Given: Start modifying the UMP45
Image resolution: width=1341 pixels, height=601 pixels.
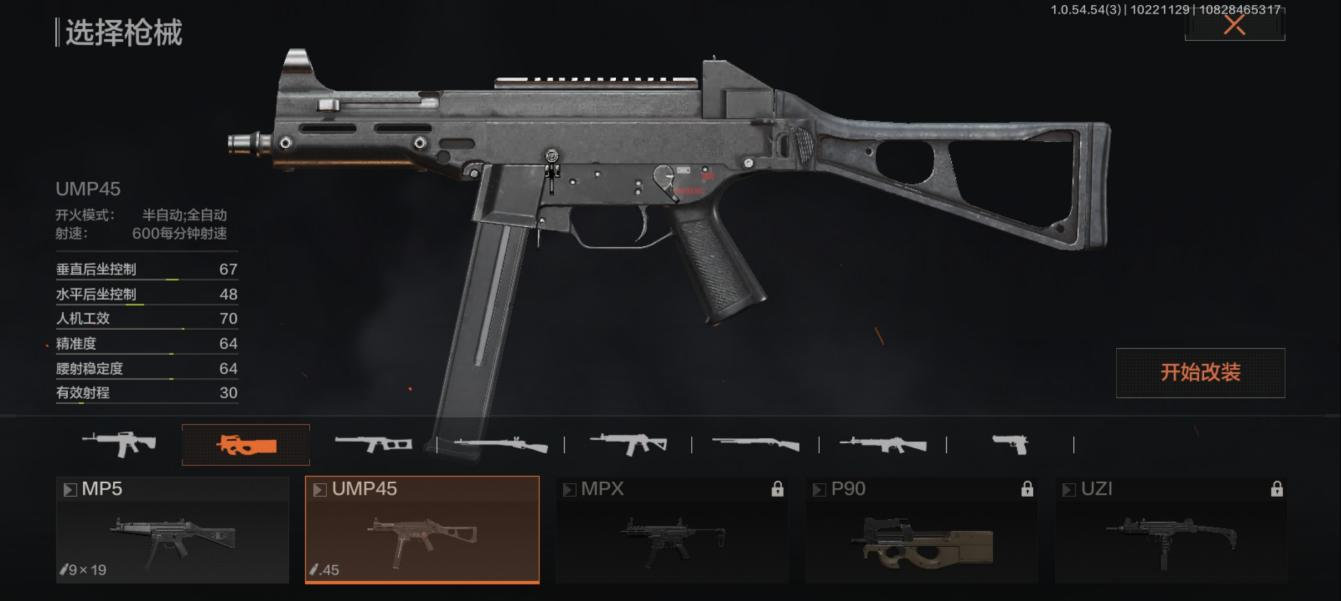Looking at the screenshot, I should click(x=1200, y=373).
